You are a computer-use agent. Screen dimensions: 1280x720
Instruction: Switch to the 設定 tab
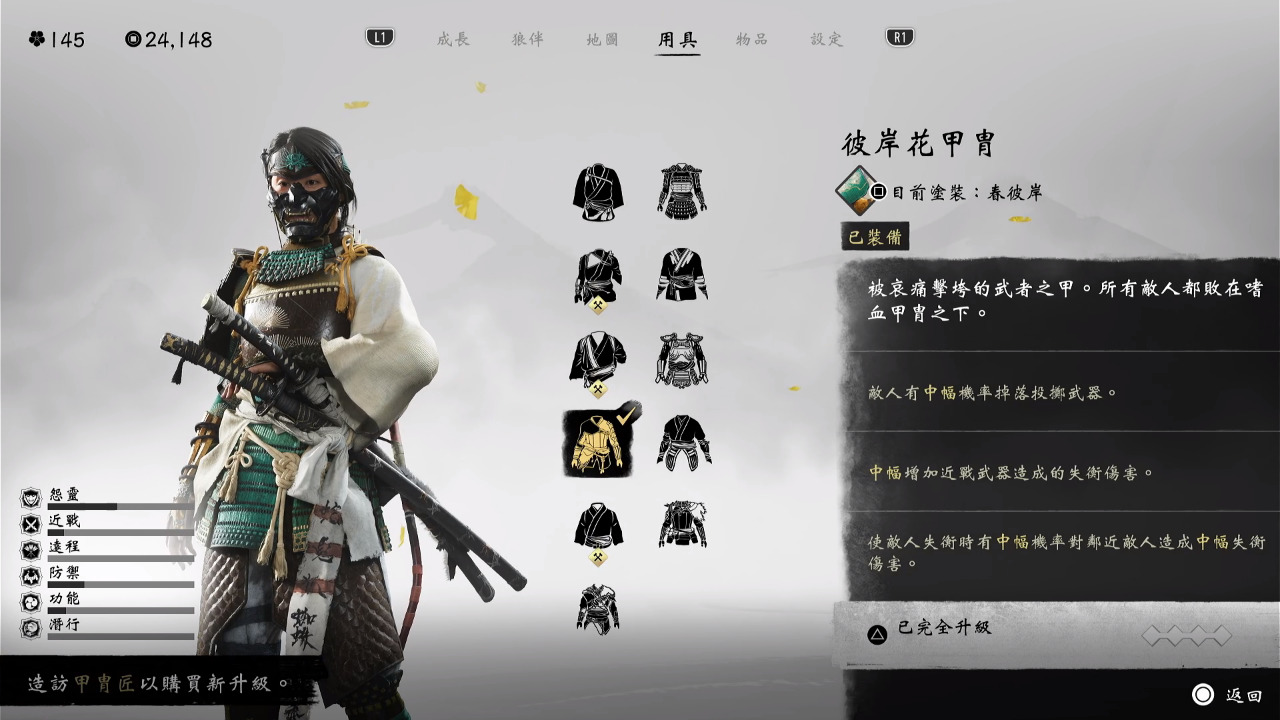click(827, 39)
